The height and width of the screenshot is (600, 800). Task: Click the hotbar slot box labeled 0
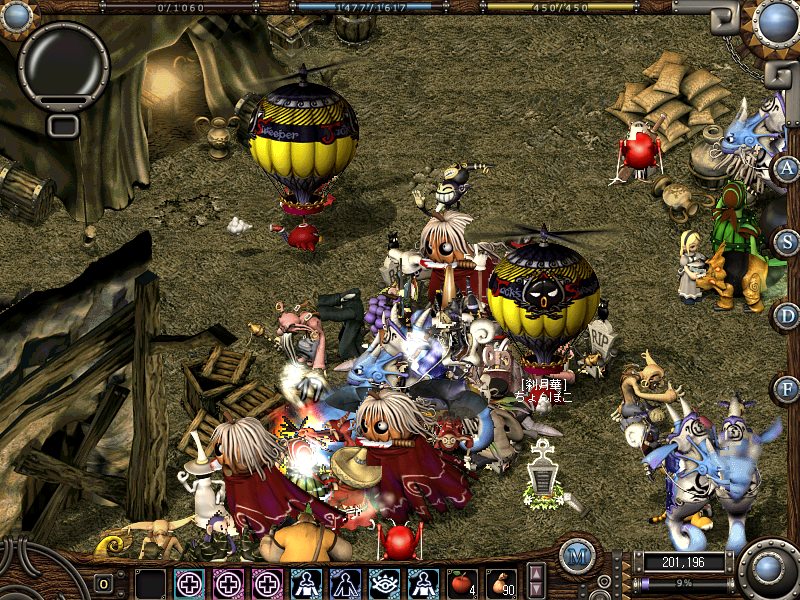pos(103,583)
